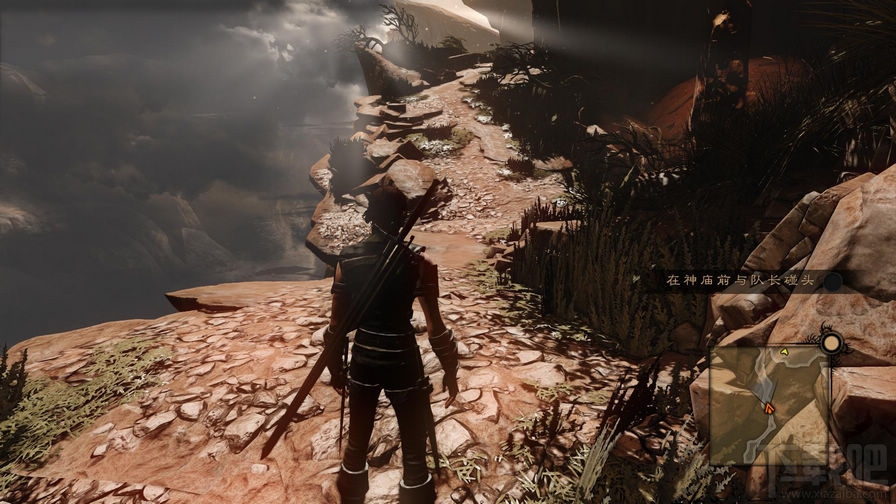Click the dark circle beside the objective text
Screen dimensions: 896x504
point(833,283)
